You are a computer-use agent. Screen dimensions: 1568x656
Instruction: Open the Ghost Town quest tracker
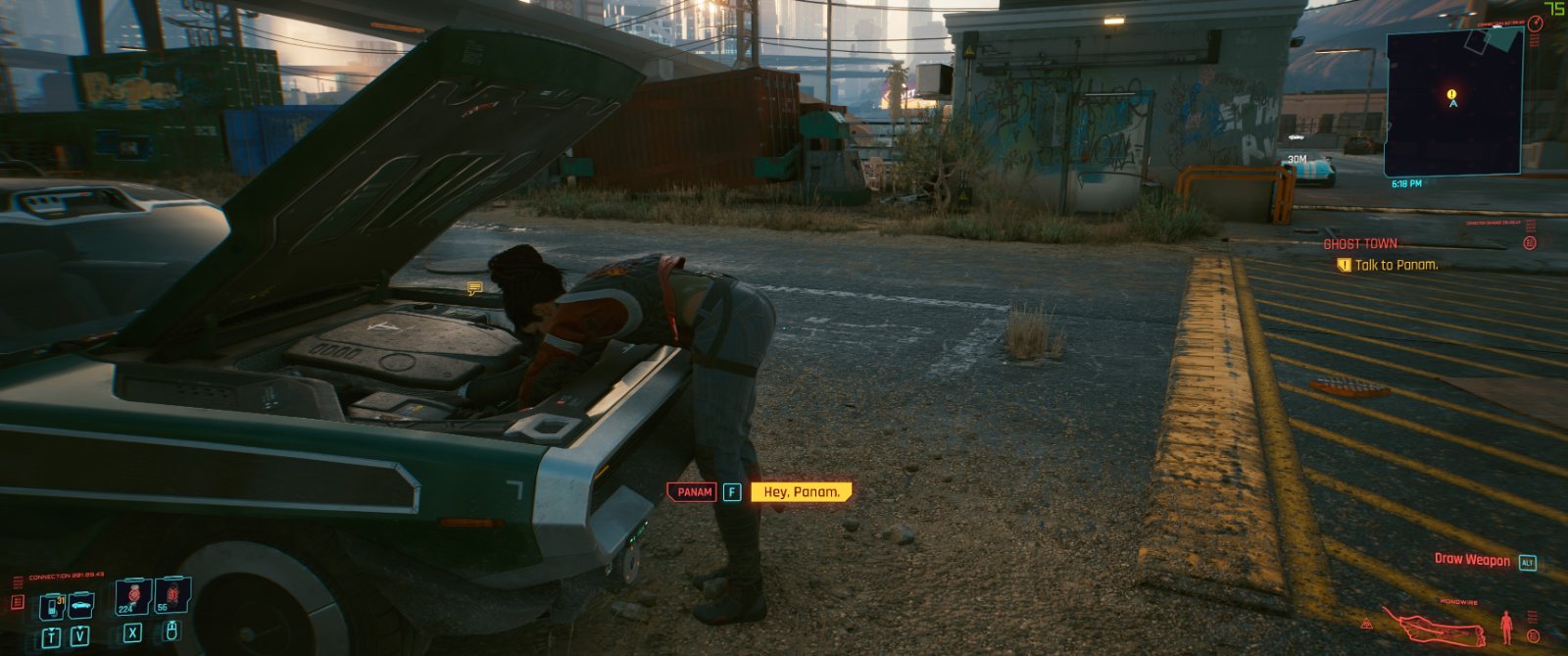point(1360,244)
